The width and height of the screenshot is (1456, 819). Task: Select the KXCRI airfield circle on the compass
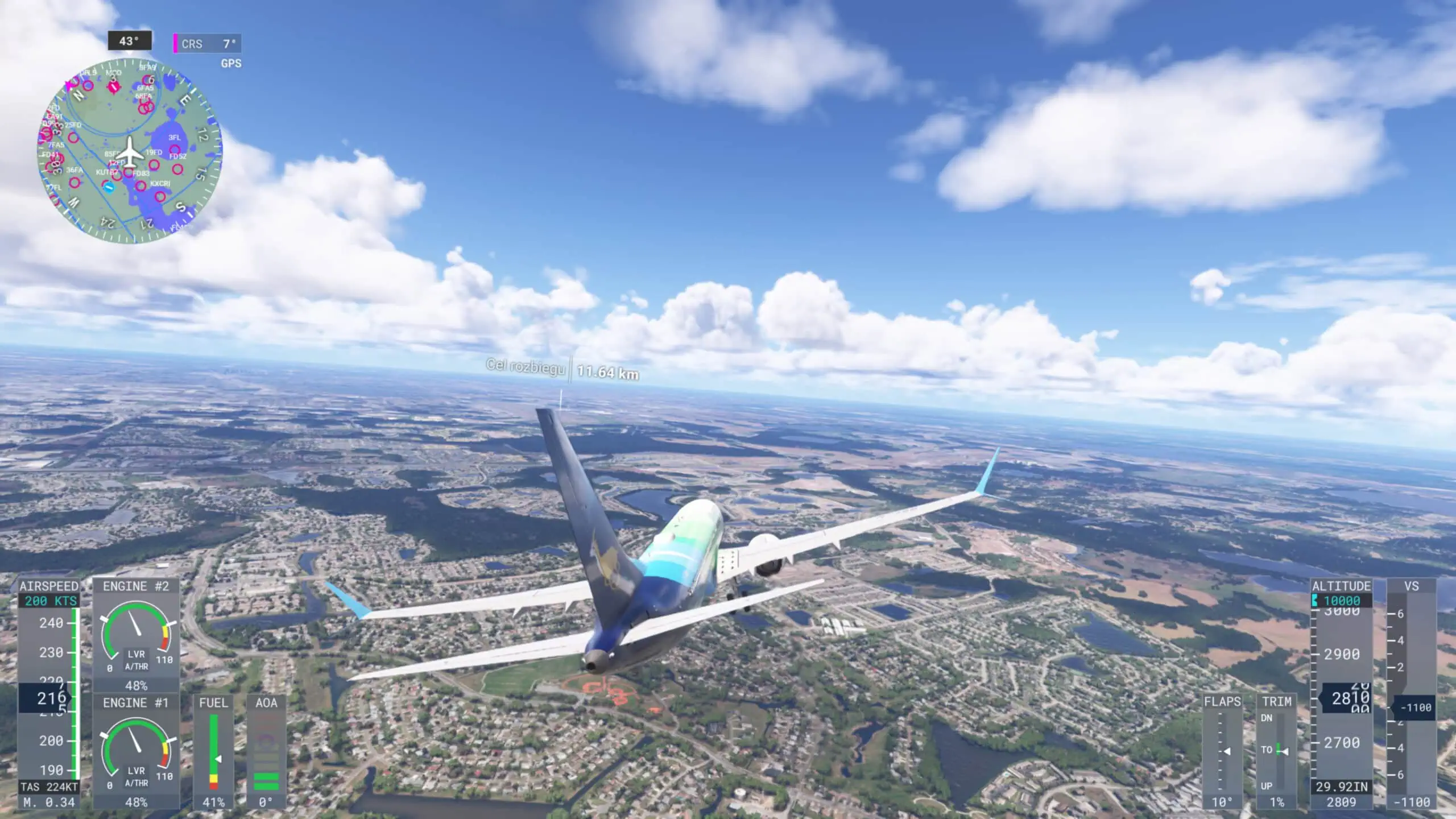[x=142, y=187]
